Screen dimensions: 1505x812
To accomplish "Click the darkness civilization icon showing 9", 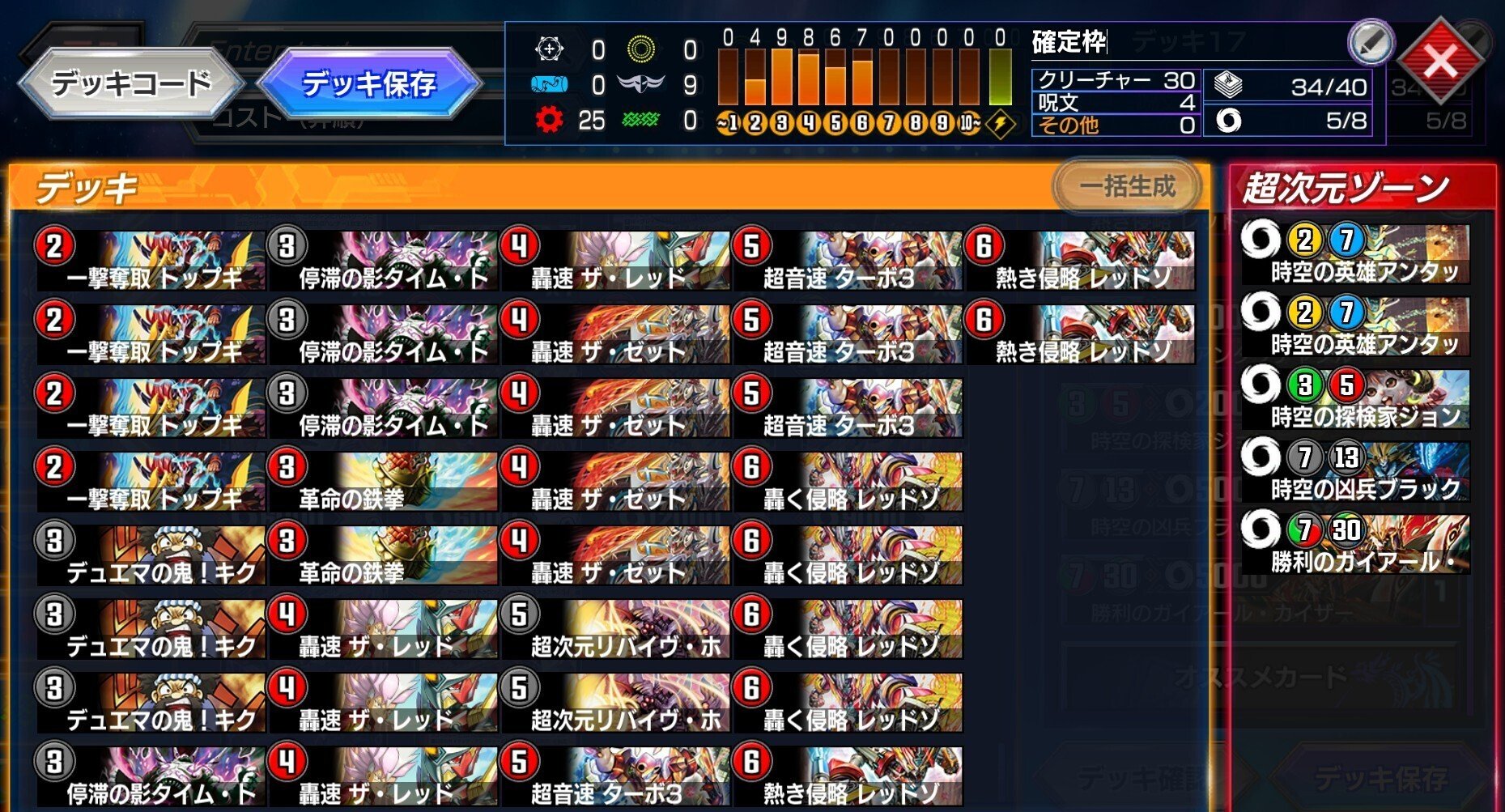I will pyautogui.click(x=644, y=85).
